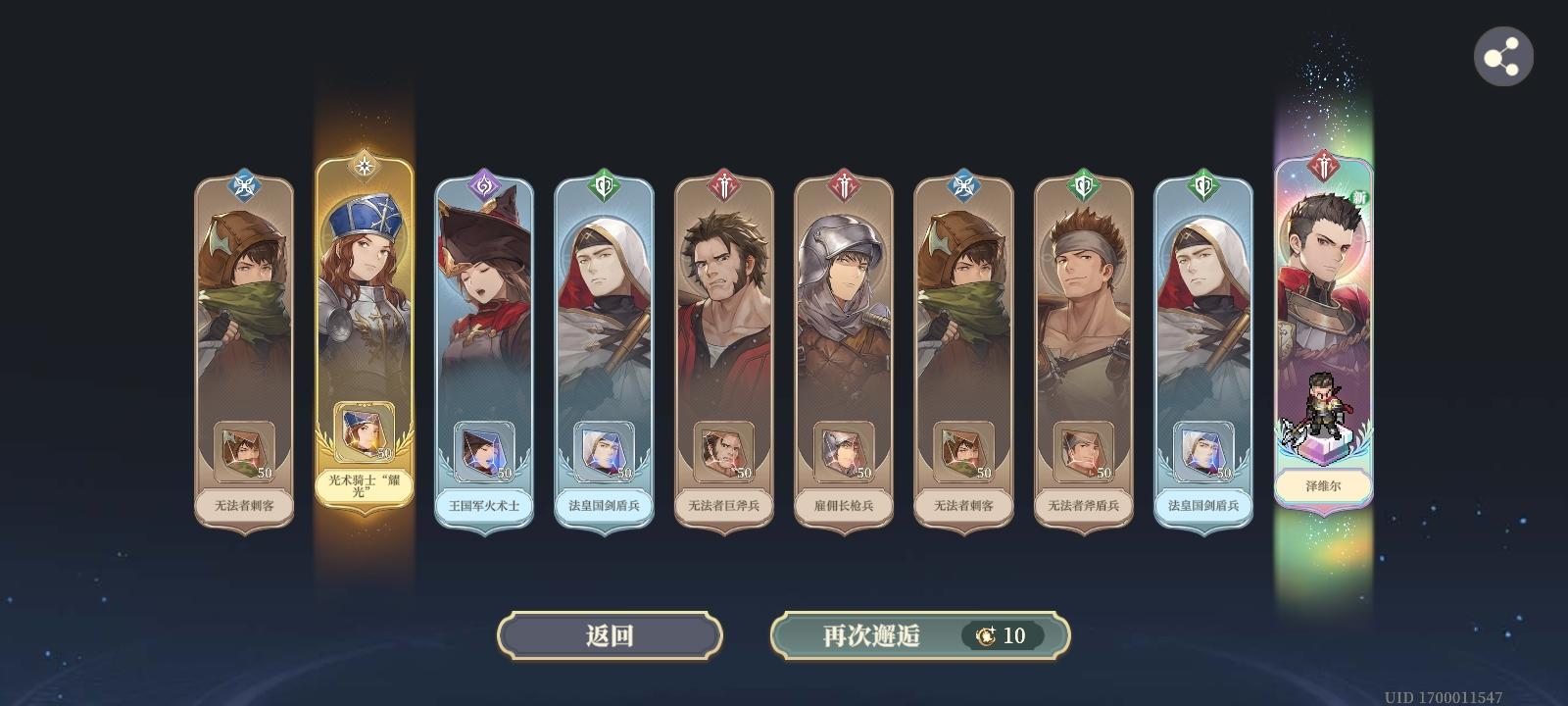Click the gold sun emblem atop the 光术骑士 card
The height and width of the screenshot is (706, 1568).
click(365, 165)
